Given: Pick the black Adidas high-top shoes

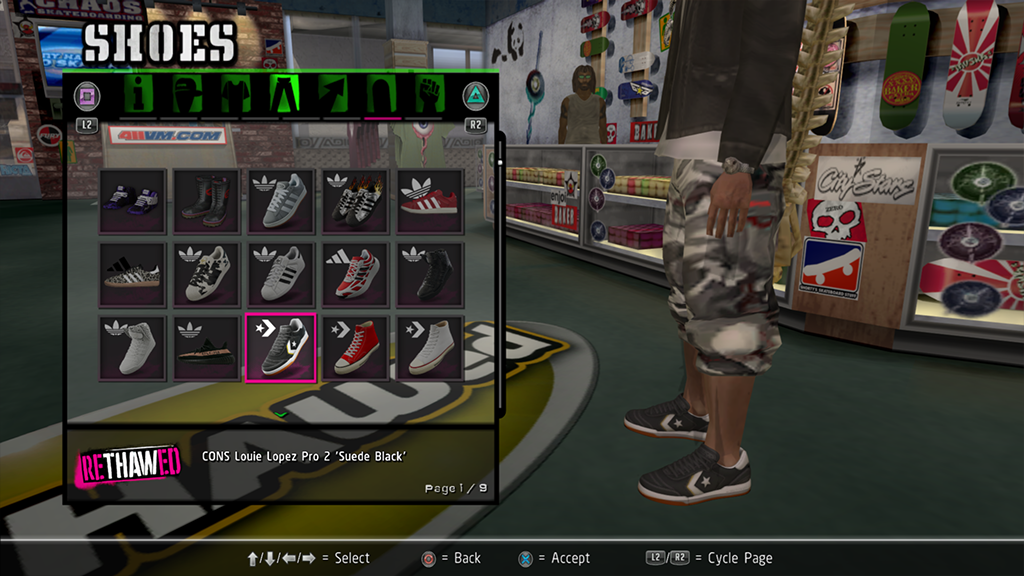Looking at the screenshot, I should tap(430, 274).
